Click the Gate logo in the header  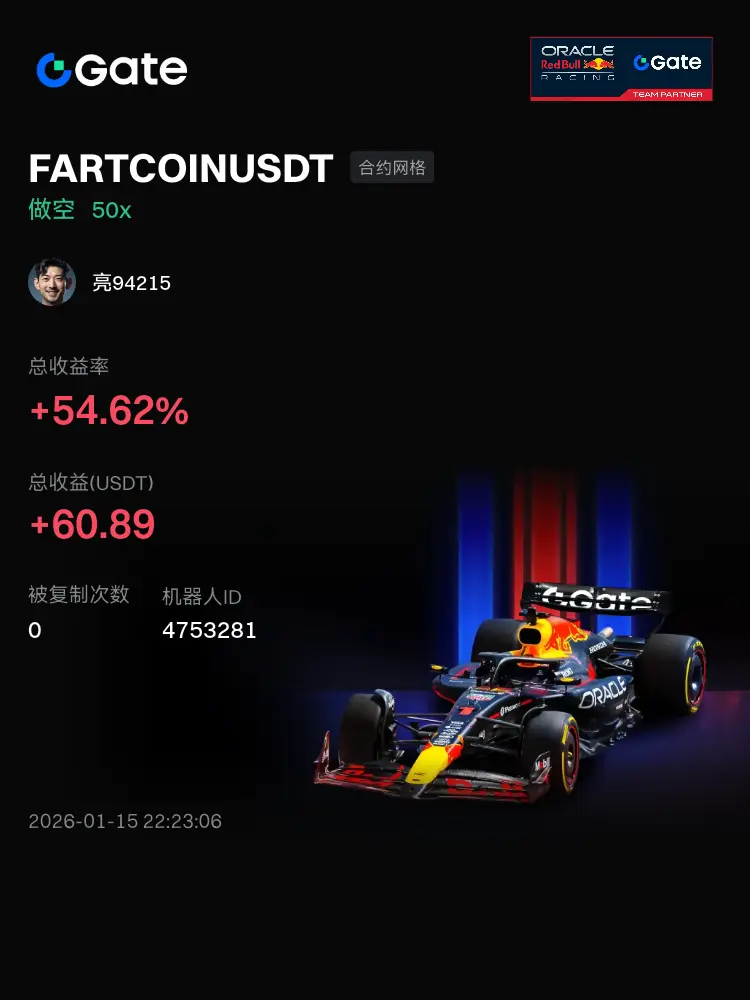pos(112,69)
